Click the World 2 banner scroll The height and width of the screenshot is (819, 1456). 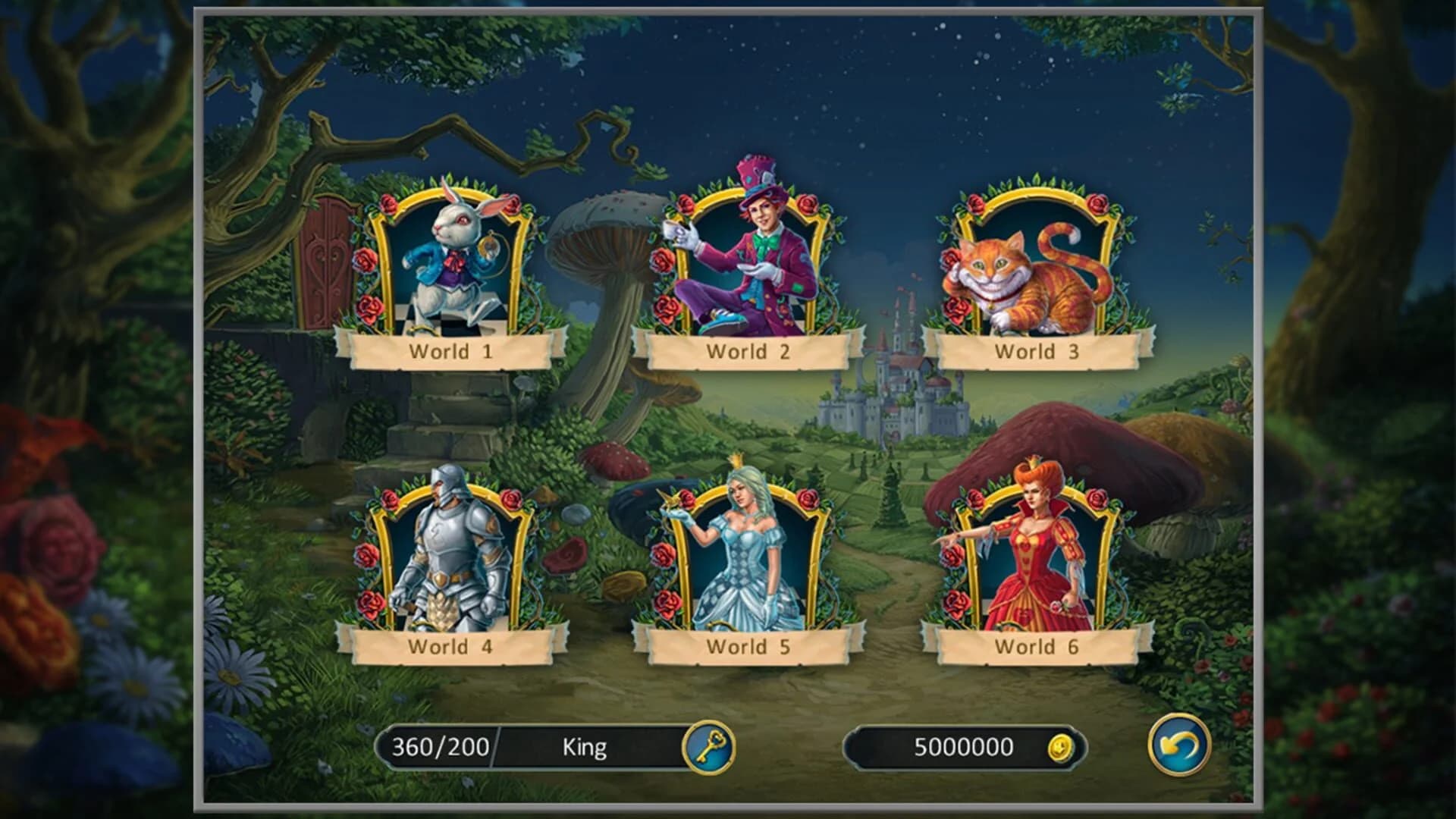(x=747, y=351)
